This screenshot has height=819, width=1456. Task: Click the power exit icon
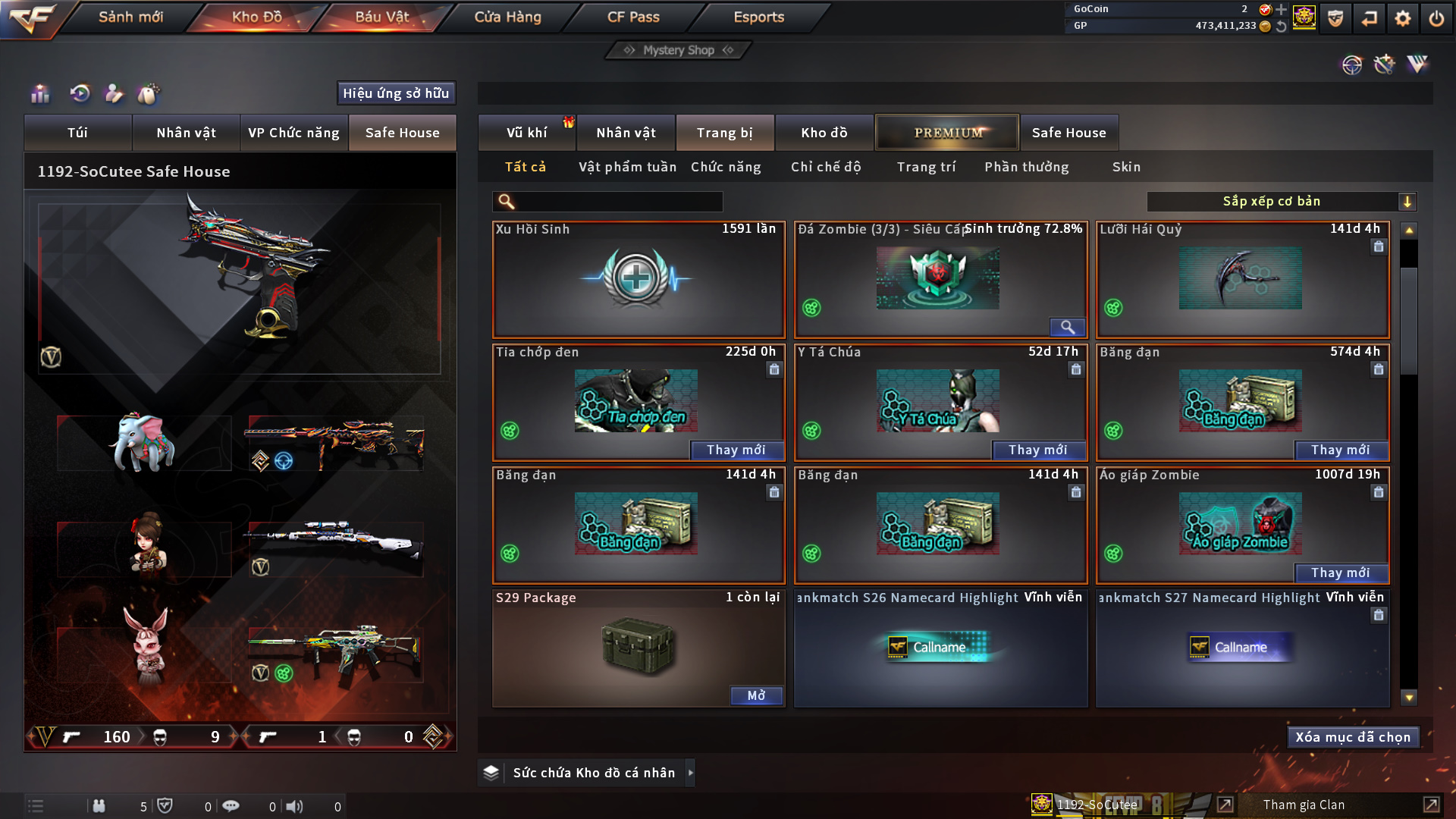click(x=1436, y=18)
